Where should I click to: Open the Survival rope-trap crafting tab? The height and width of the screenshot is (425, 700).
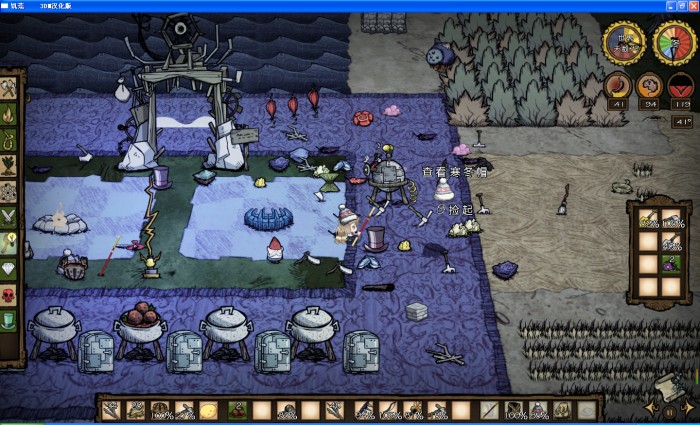pyautogui.click(x=9, y=140)
